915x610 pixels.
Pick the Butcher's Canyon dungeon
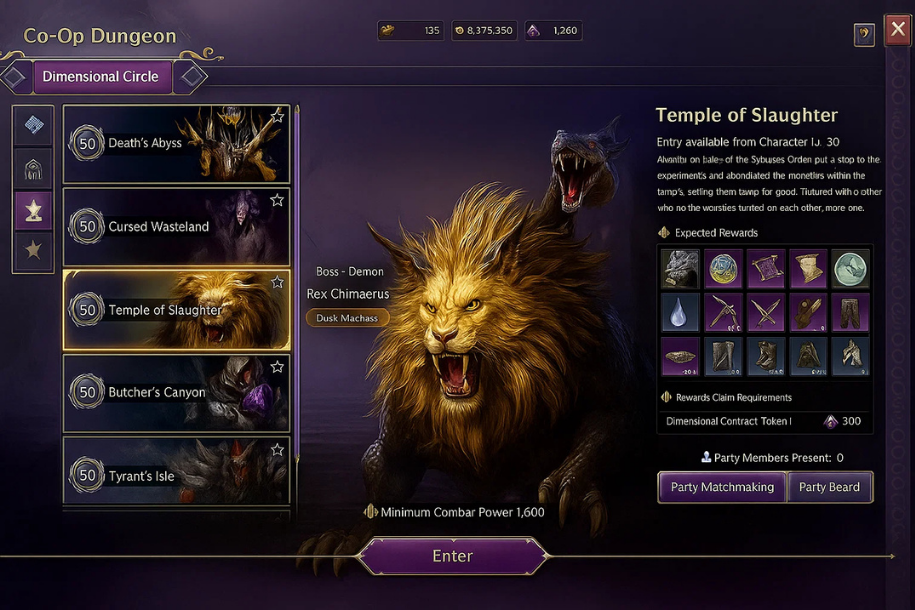coord(176,393)
